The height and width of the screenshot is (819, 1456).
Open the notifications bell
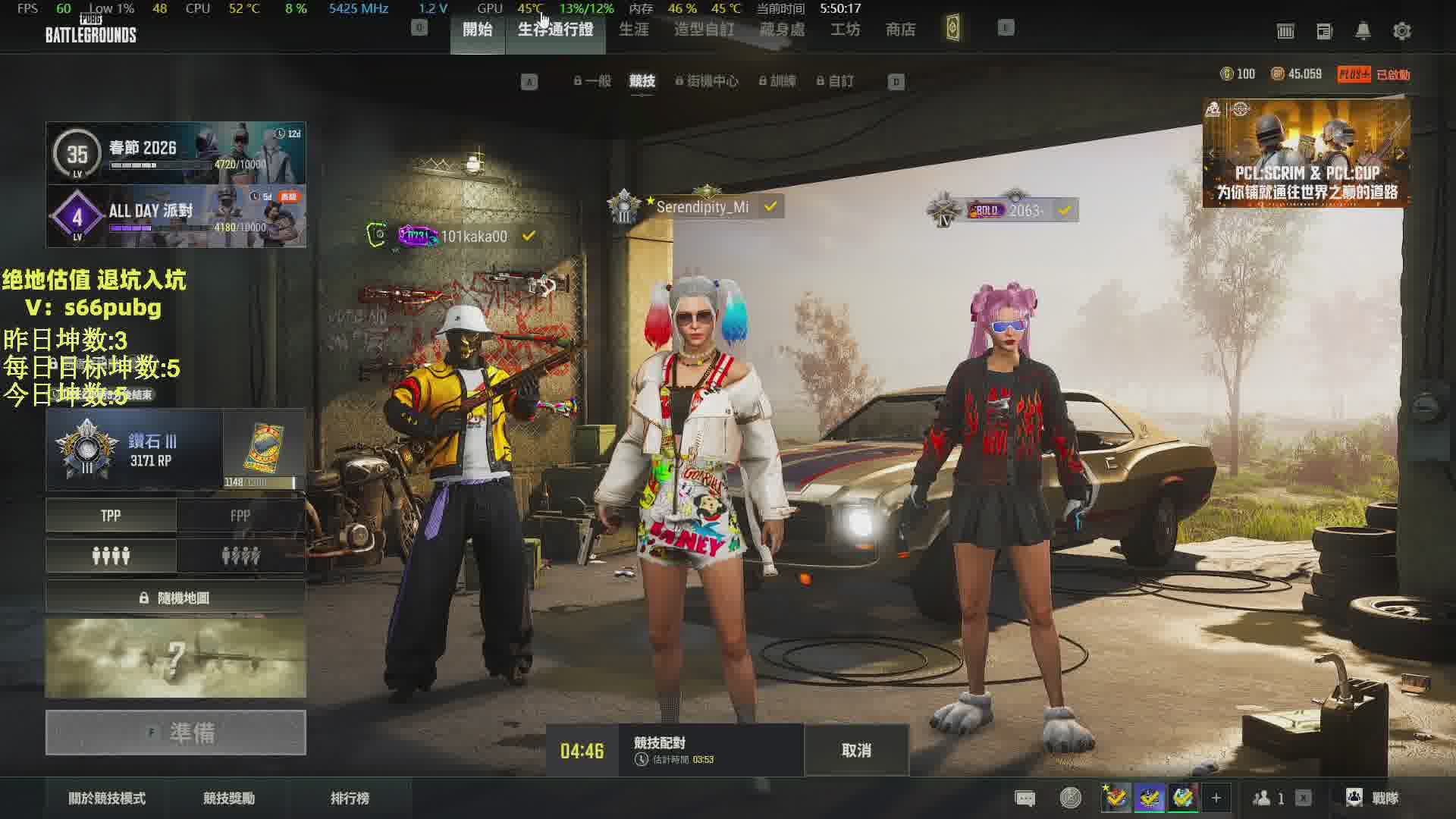click(1363, 31)
